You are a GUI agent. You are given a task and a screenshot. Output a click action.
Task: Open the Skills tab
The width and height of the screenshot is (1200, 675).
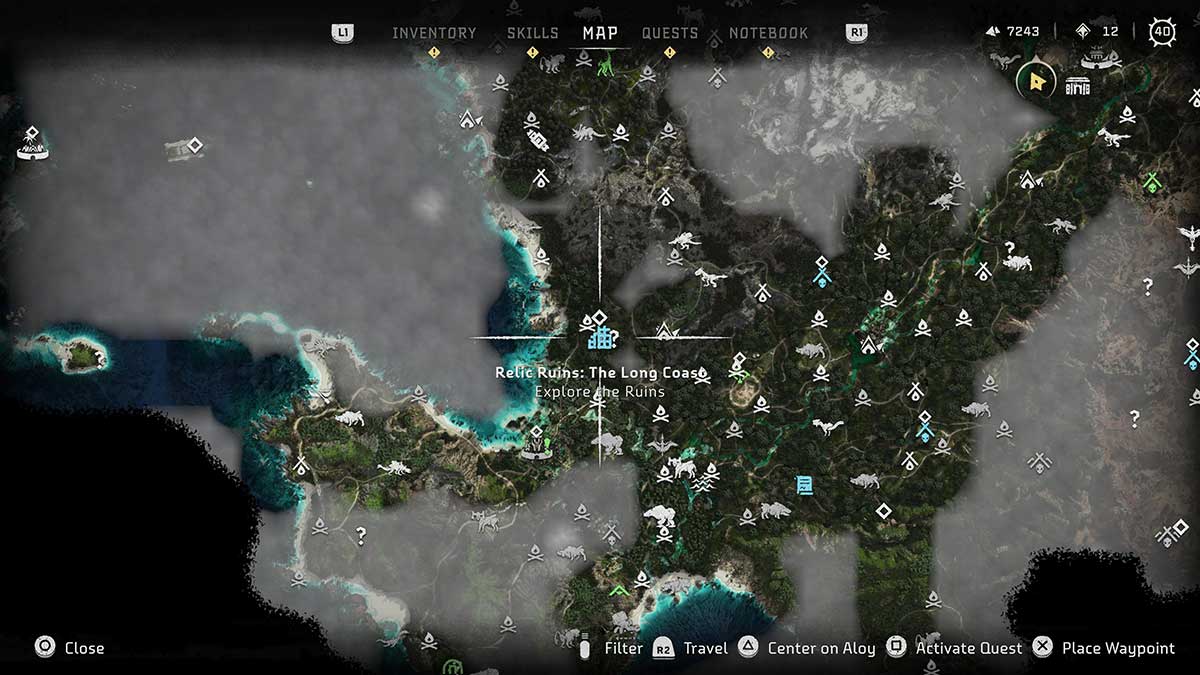pyautogui.click(x=532, y=33)
